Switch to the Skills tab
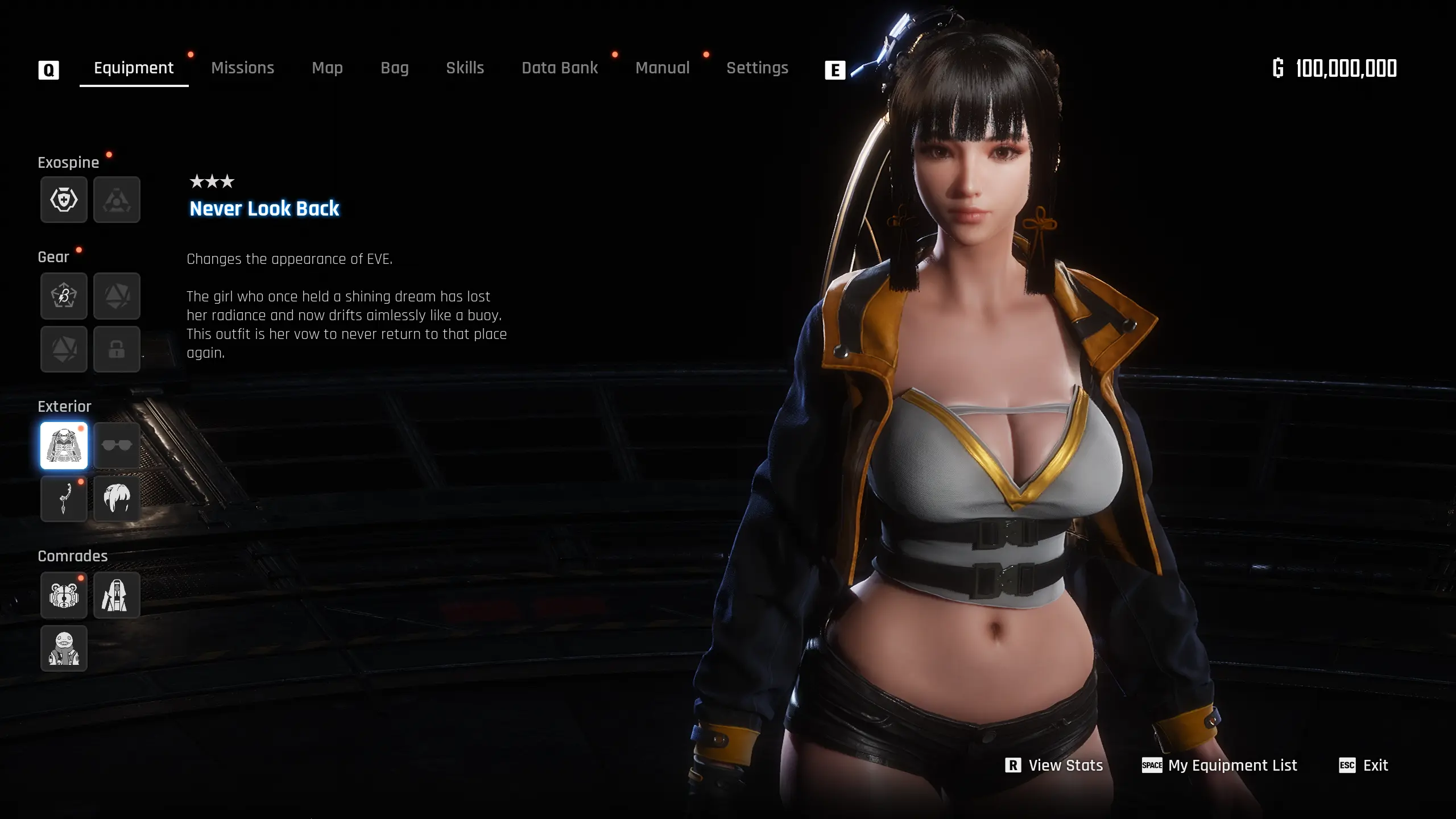The width and height of the screenshot is (1456, 819). pyautogui.click(x=465, y=68)
